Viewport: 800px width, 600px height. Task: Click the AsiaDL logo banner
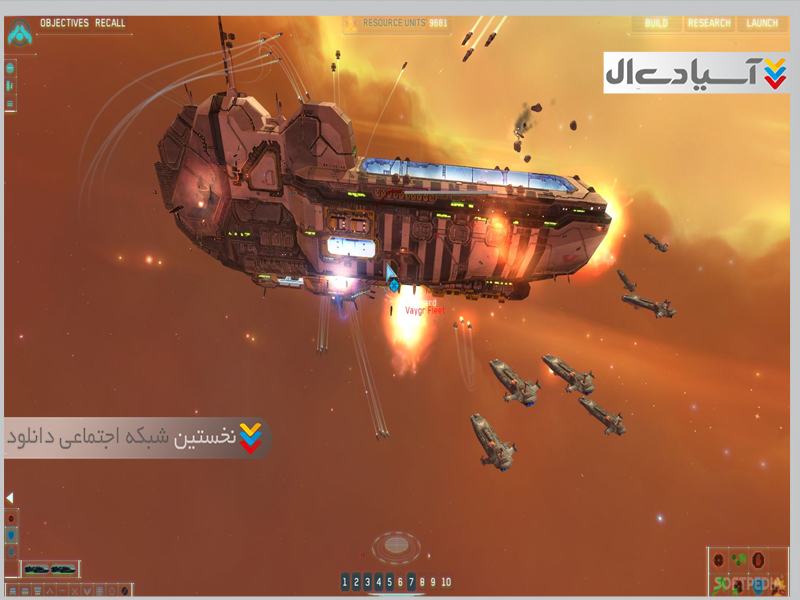[696, 73]
